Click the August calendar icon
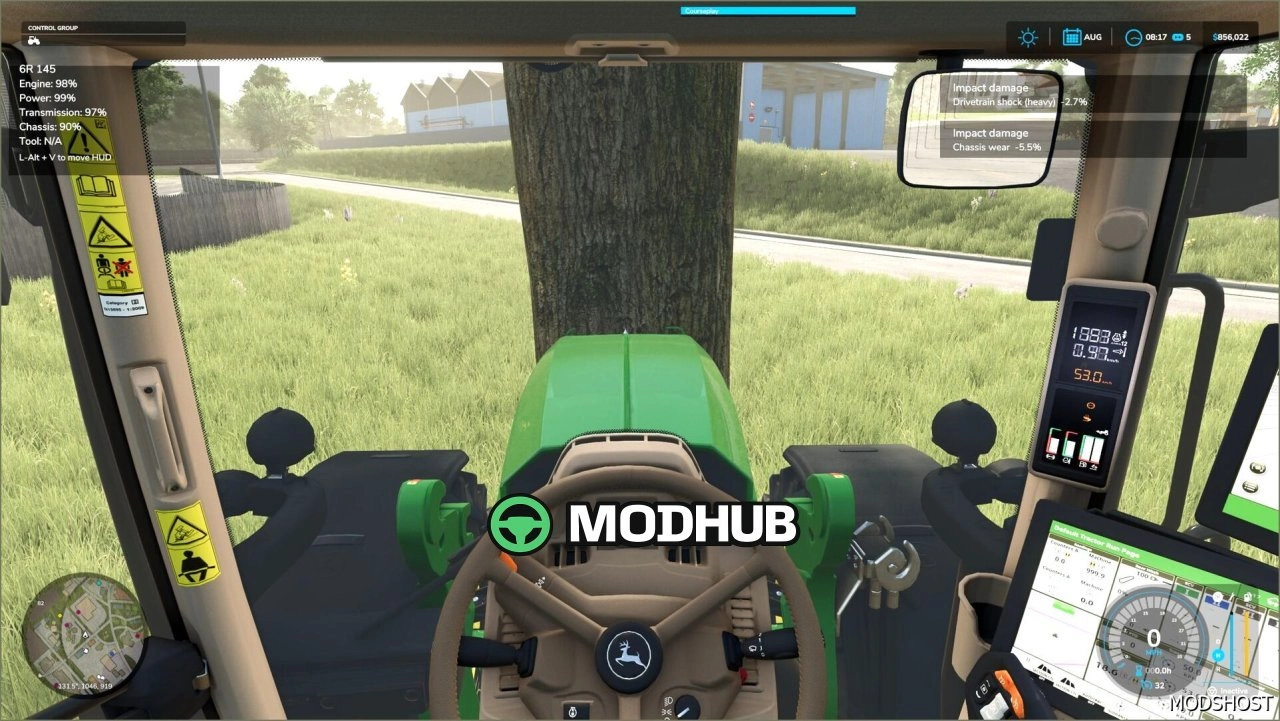 coord(1071,36)
